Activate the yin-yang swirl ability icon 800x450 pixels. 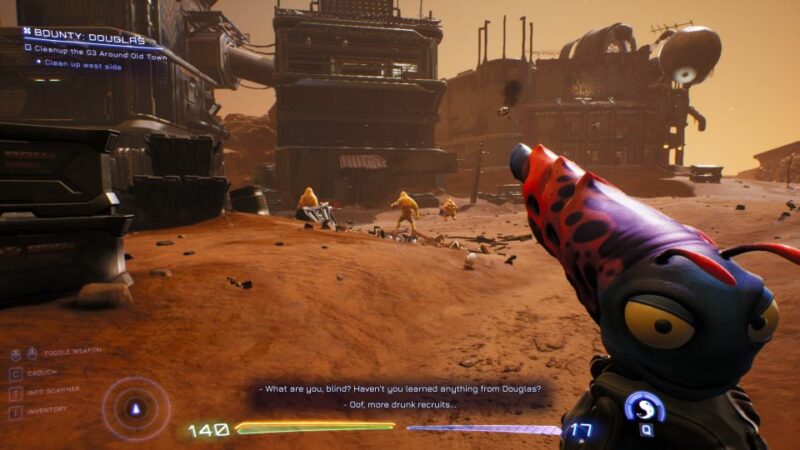(x=644, y=407)
